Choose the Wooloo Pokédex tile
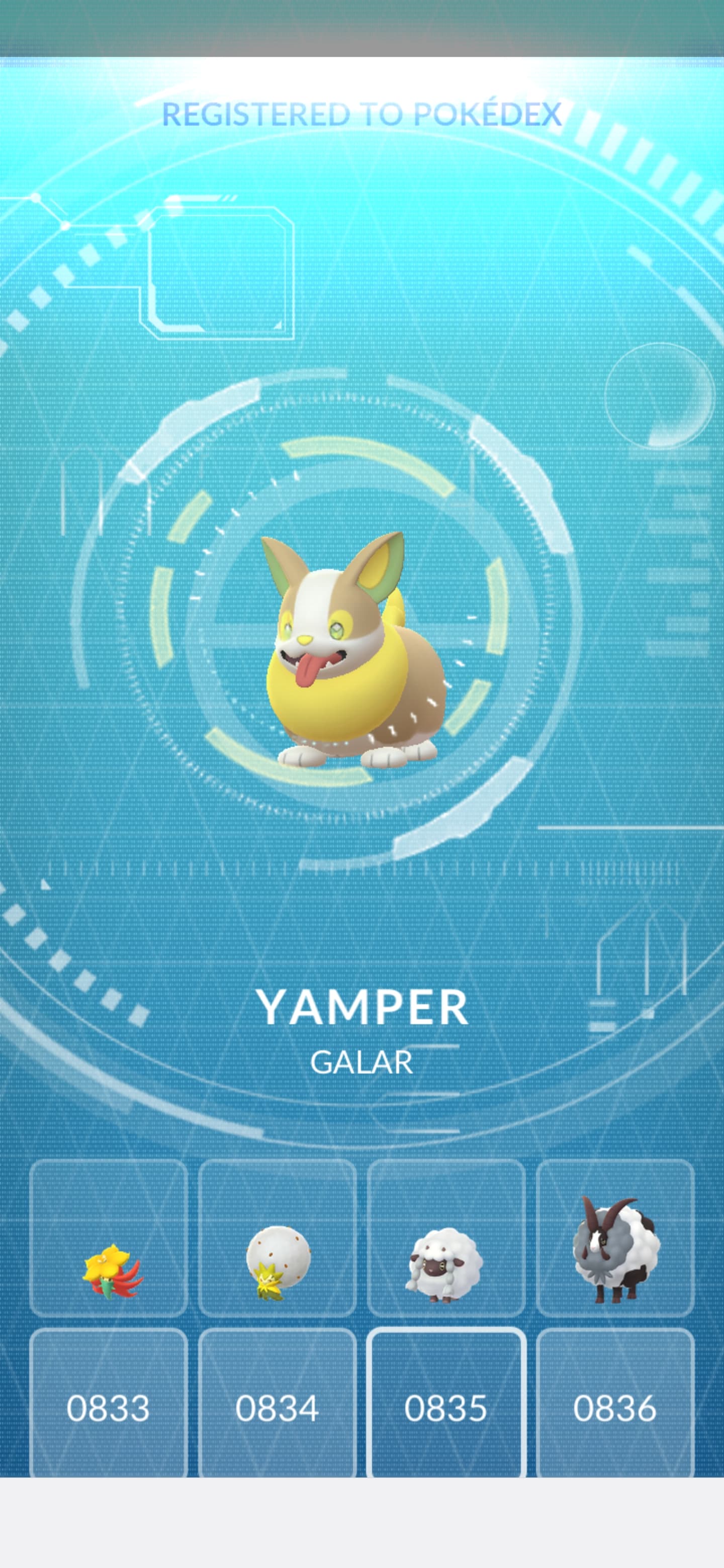The height and width of the screenshot is (1568, 724). coord(446,1239)
